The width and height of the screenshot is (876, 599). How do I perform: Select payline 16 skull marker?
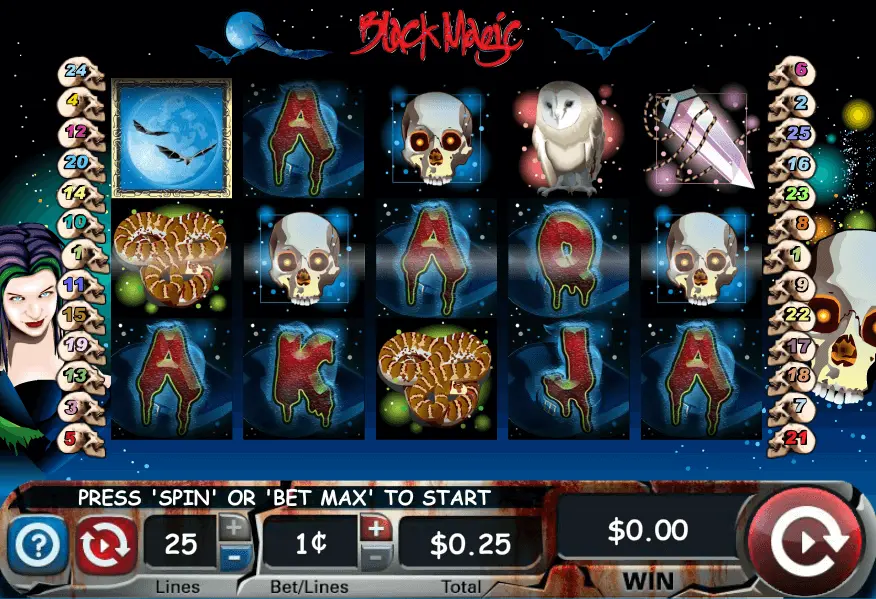click(x=797, y=163)
